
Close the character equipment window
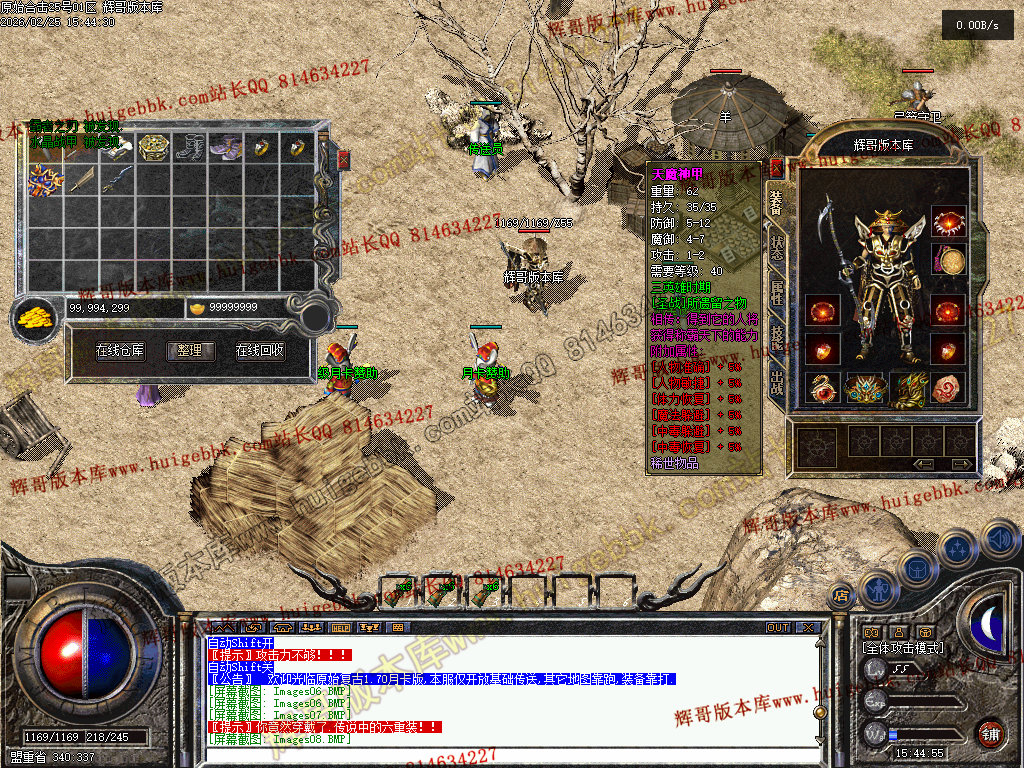(776, 168)
